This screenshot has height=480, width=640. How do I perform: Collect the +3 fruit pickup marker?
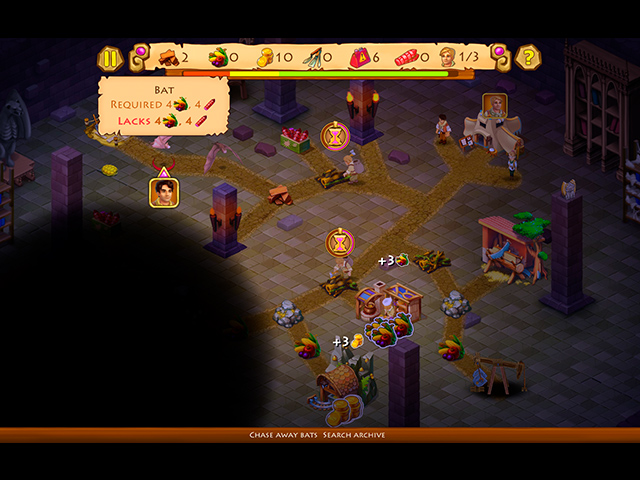point(393,261)
